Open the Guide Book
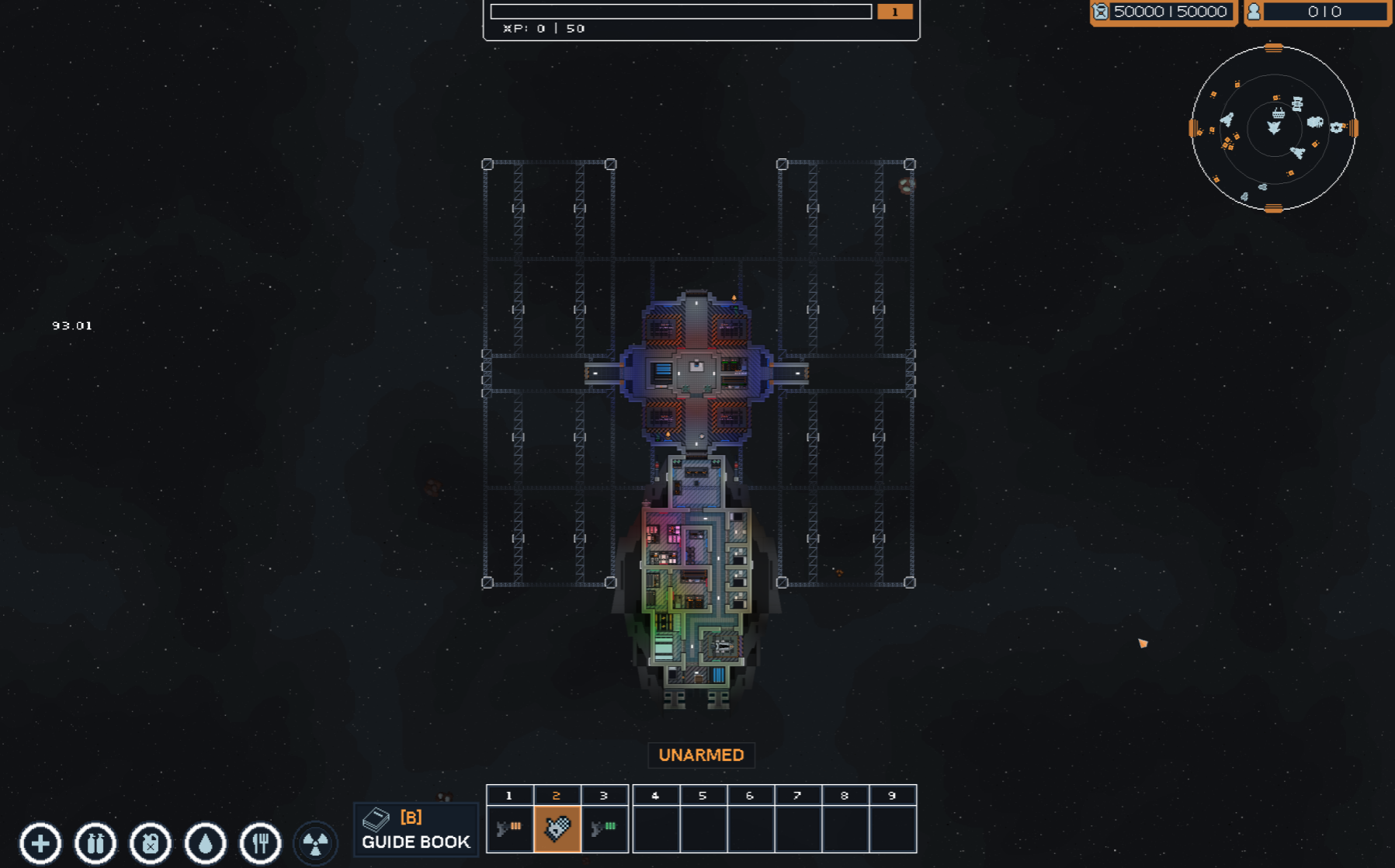The image size is (1395, 868). [x=415, y=829]
